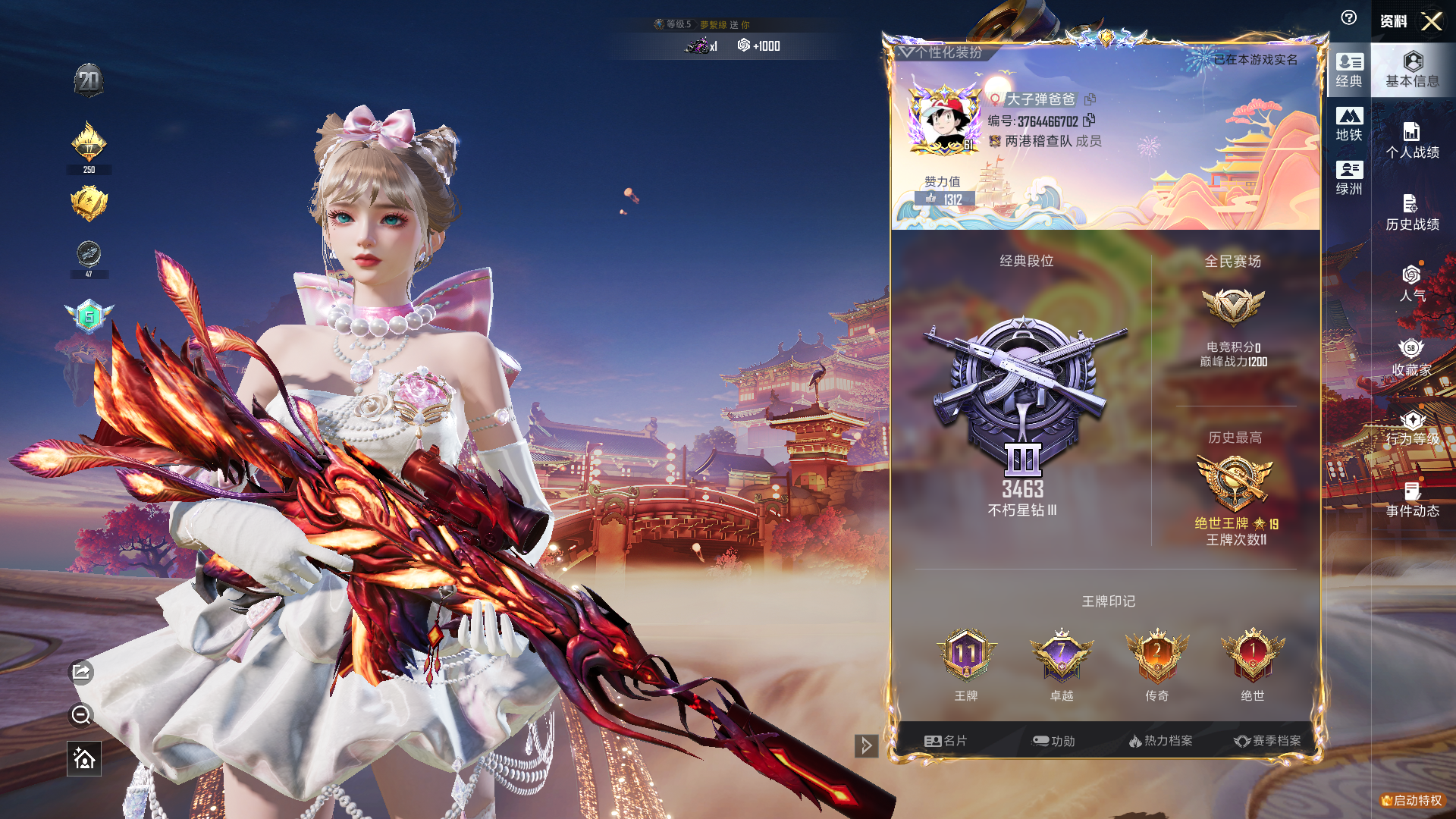Open 个人战绩 personal stats section
1456x819 pixels.
click(1412, 141)
